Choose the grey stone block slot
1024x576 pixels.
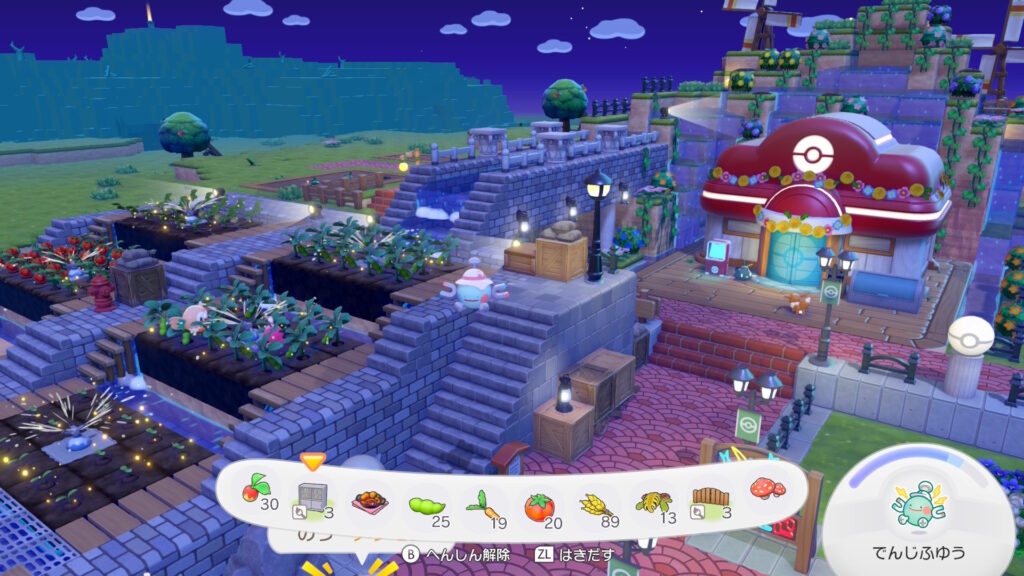pos(313,495)
